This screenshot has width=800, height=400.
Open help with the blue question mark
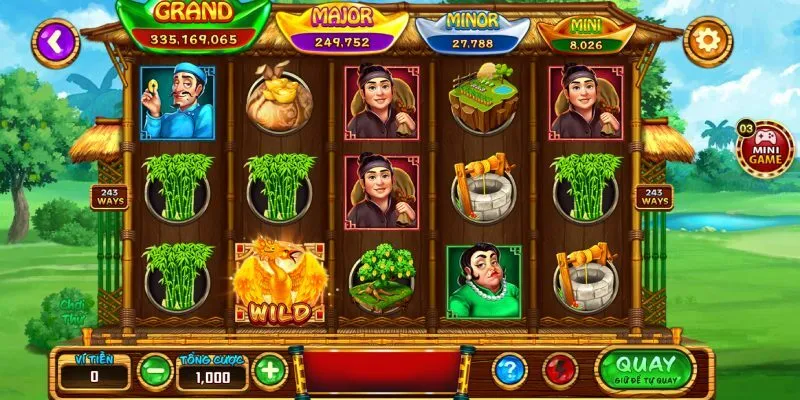pos(509,371)
